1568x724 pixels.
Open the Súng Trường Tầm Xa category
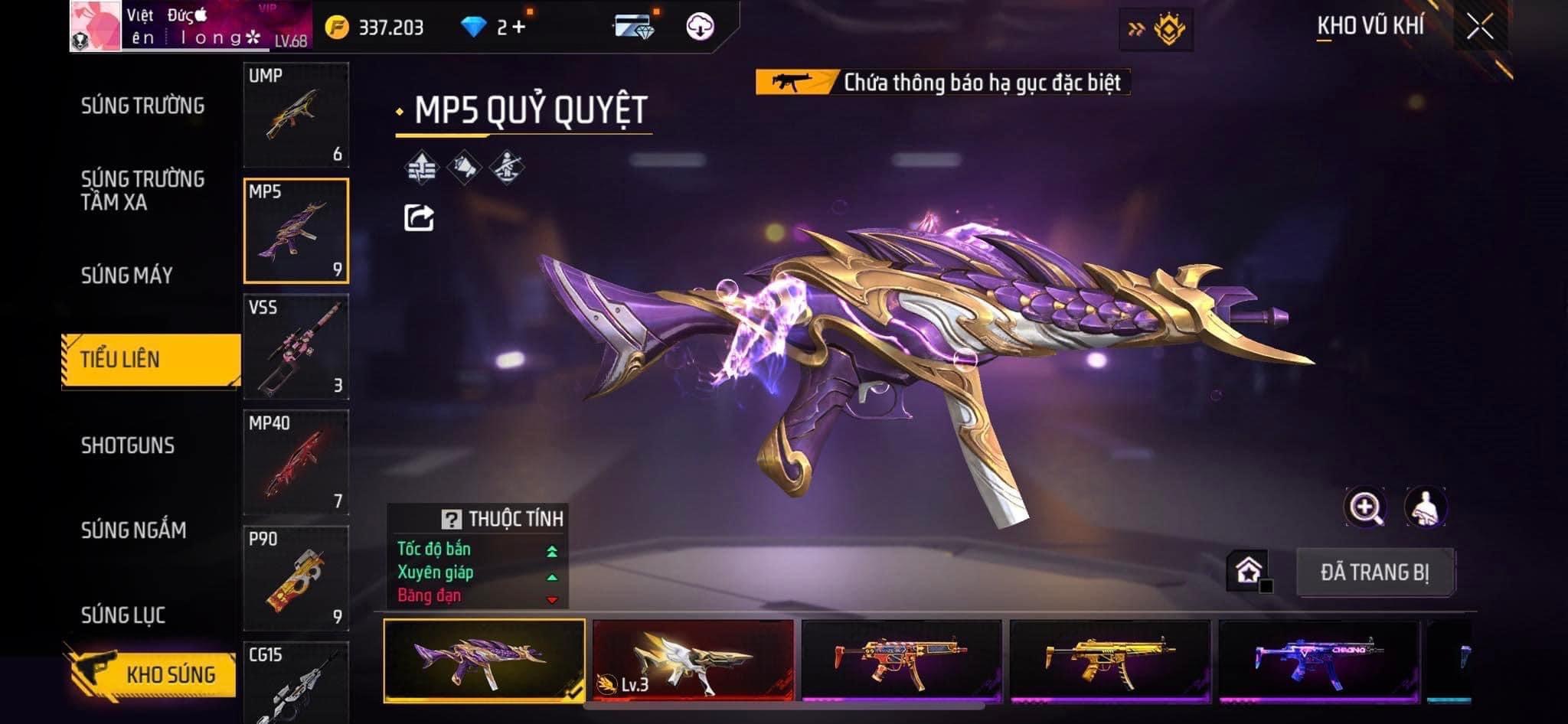point(142,191)
